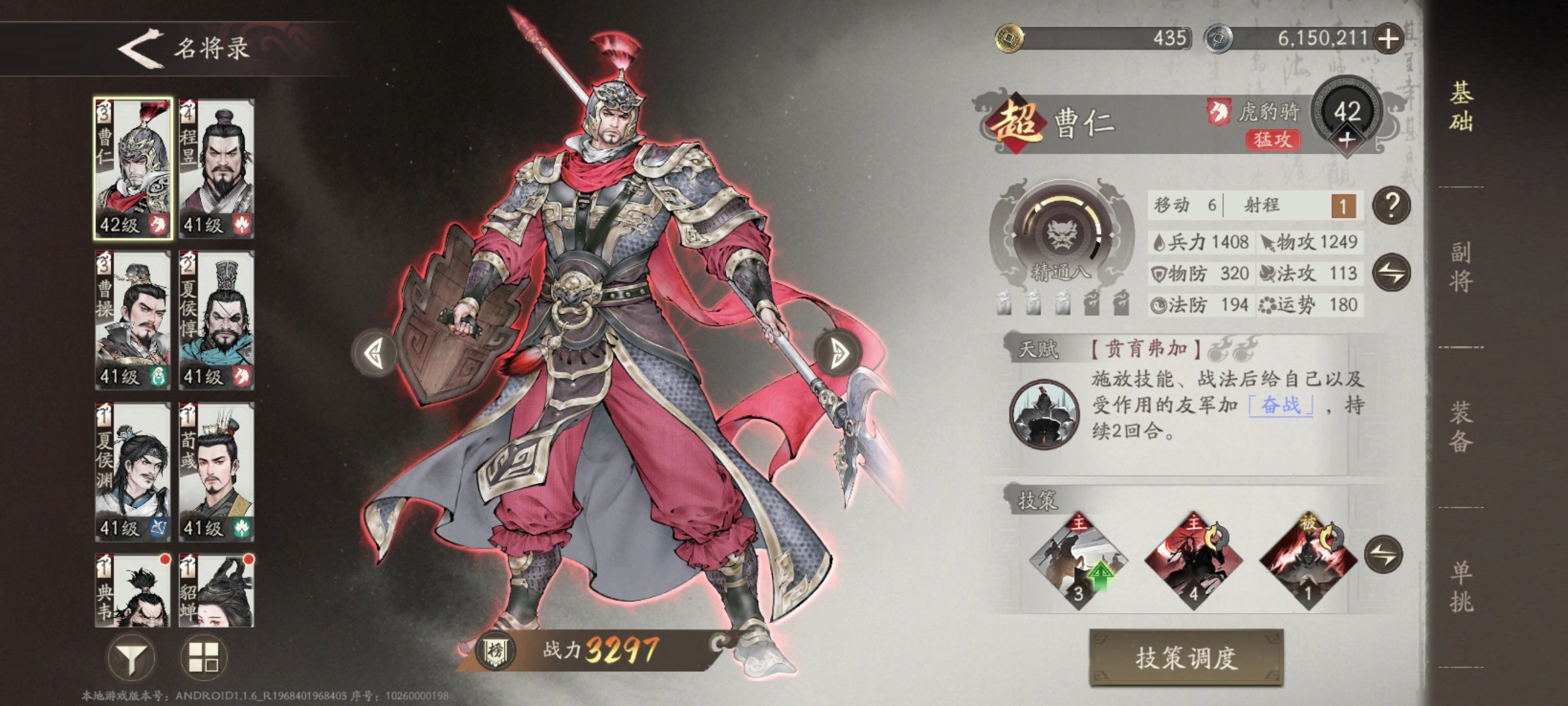
Task: Select the 貂蝉 general card
Action: pyautogui.click(x=217, y=589)
